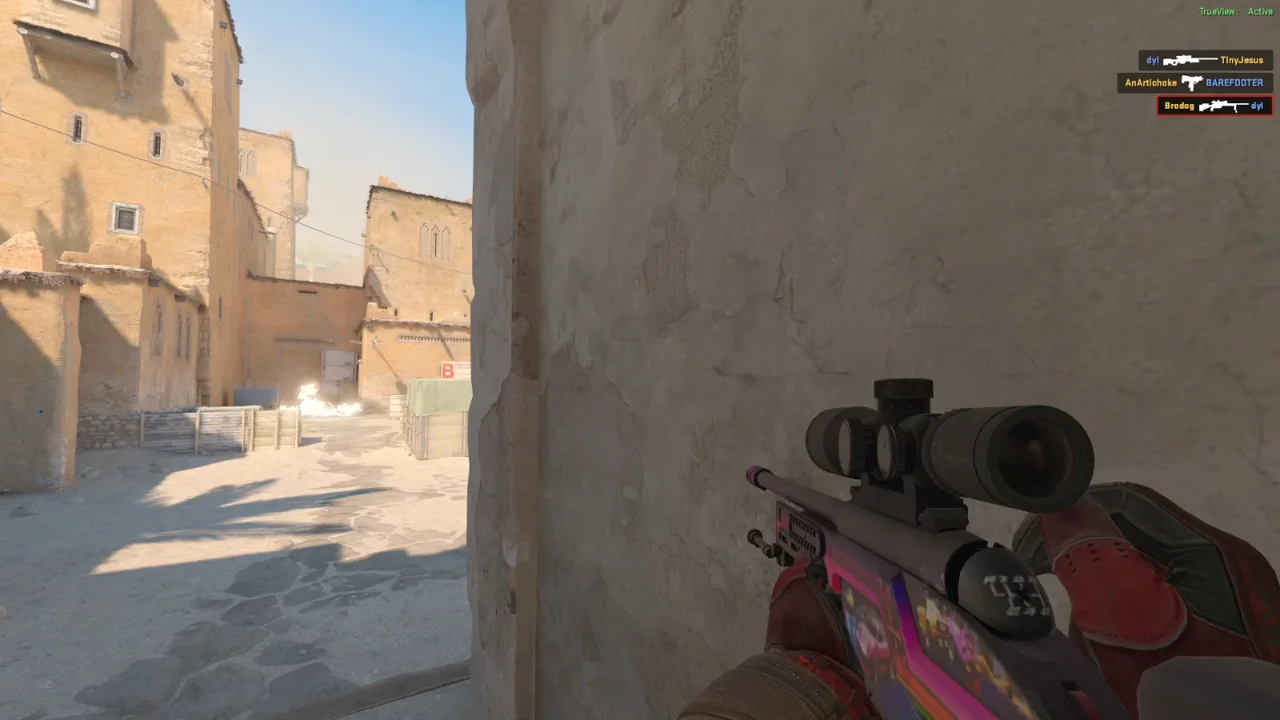Click the AWP icon in the top killfeed entry

1190,60
